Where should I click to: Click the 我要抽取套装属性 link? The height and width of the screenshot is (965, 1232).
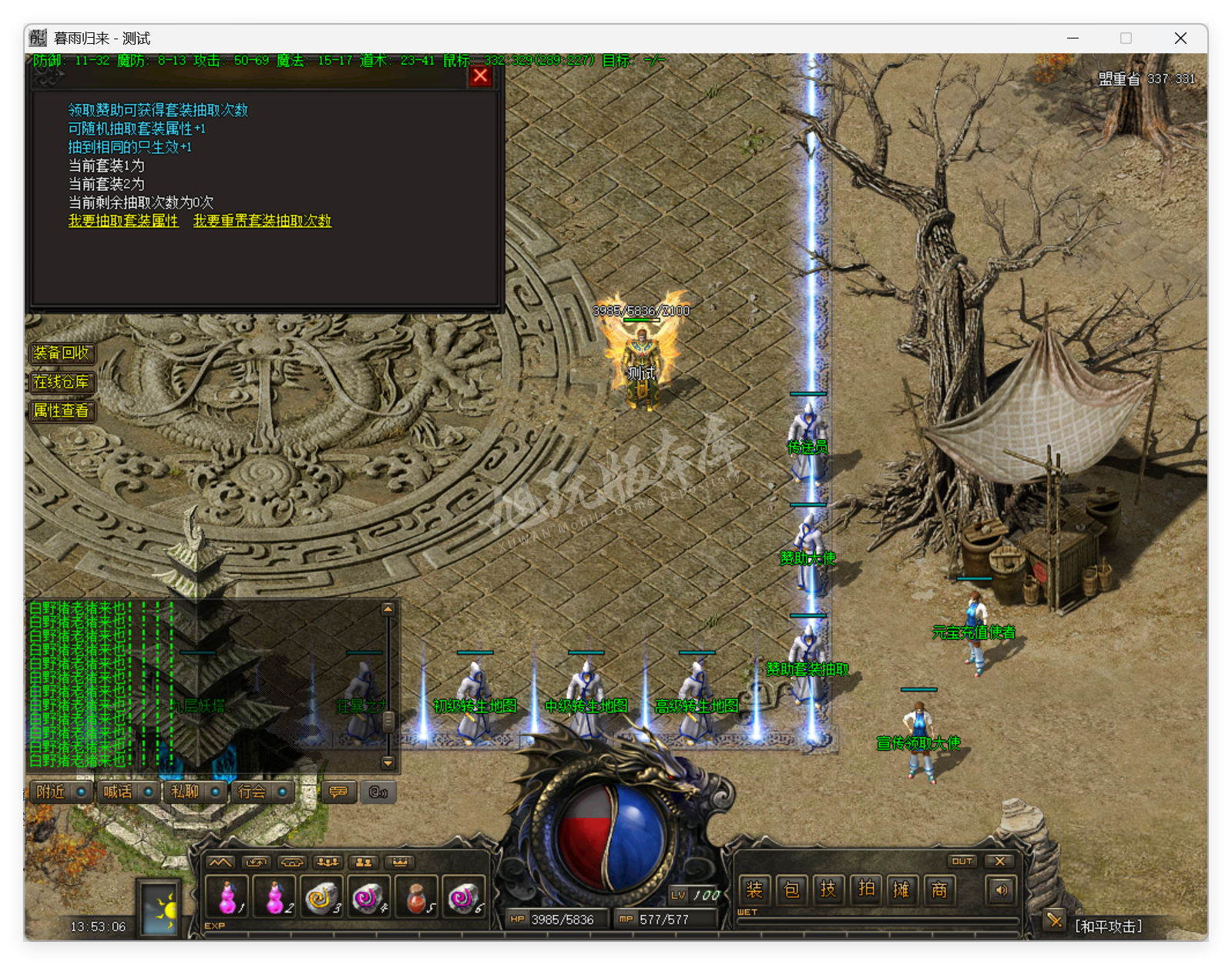tap(123, 221)
